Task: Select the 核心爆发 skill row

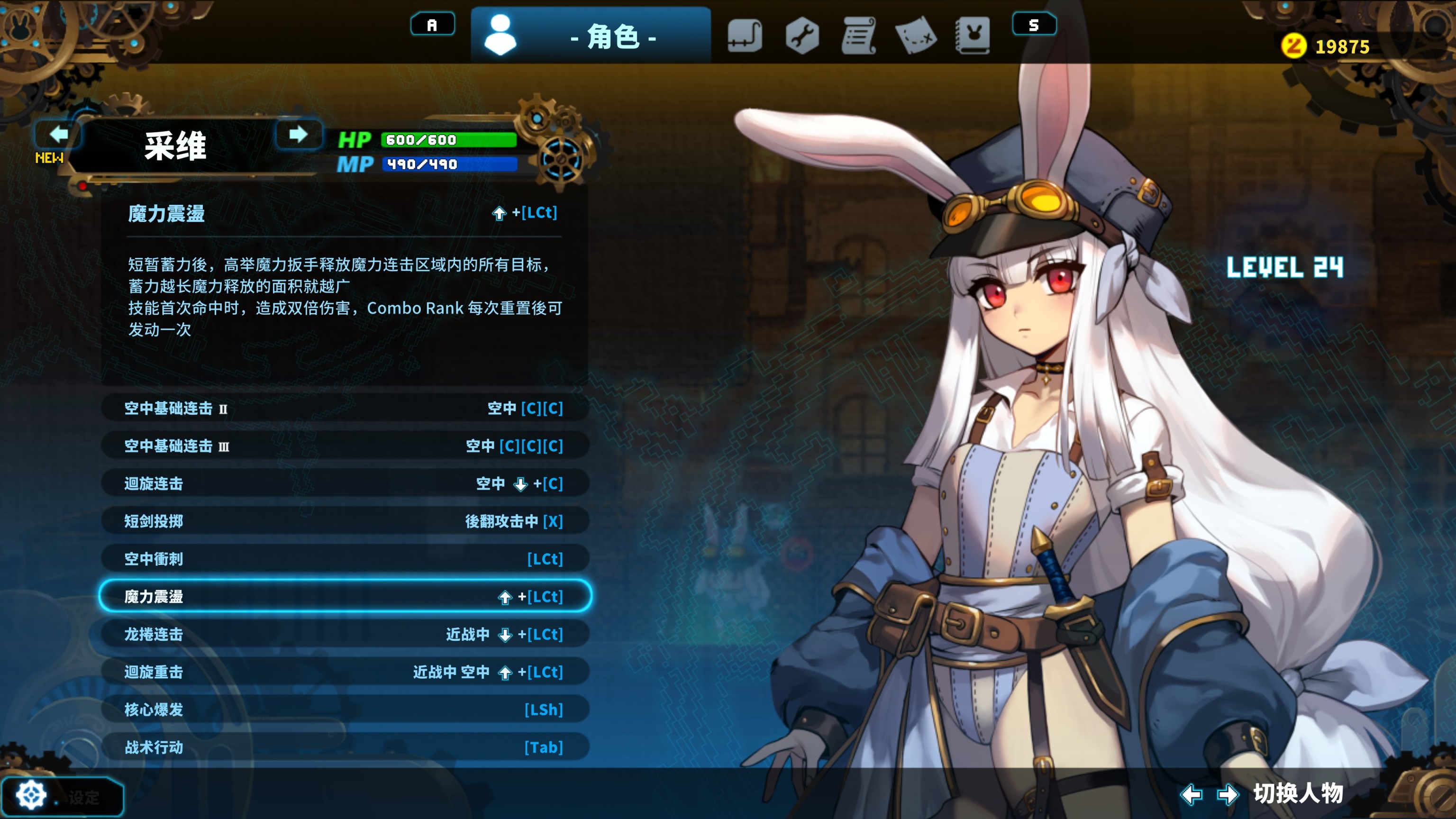Action: 344,710
